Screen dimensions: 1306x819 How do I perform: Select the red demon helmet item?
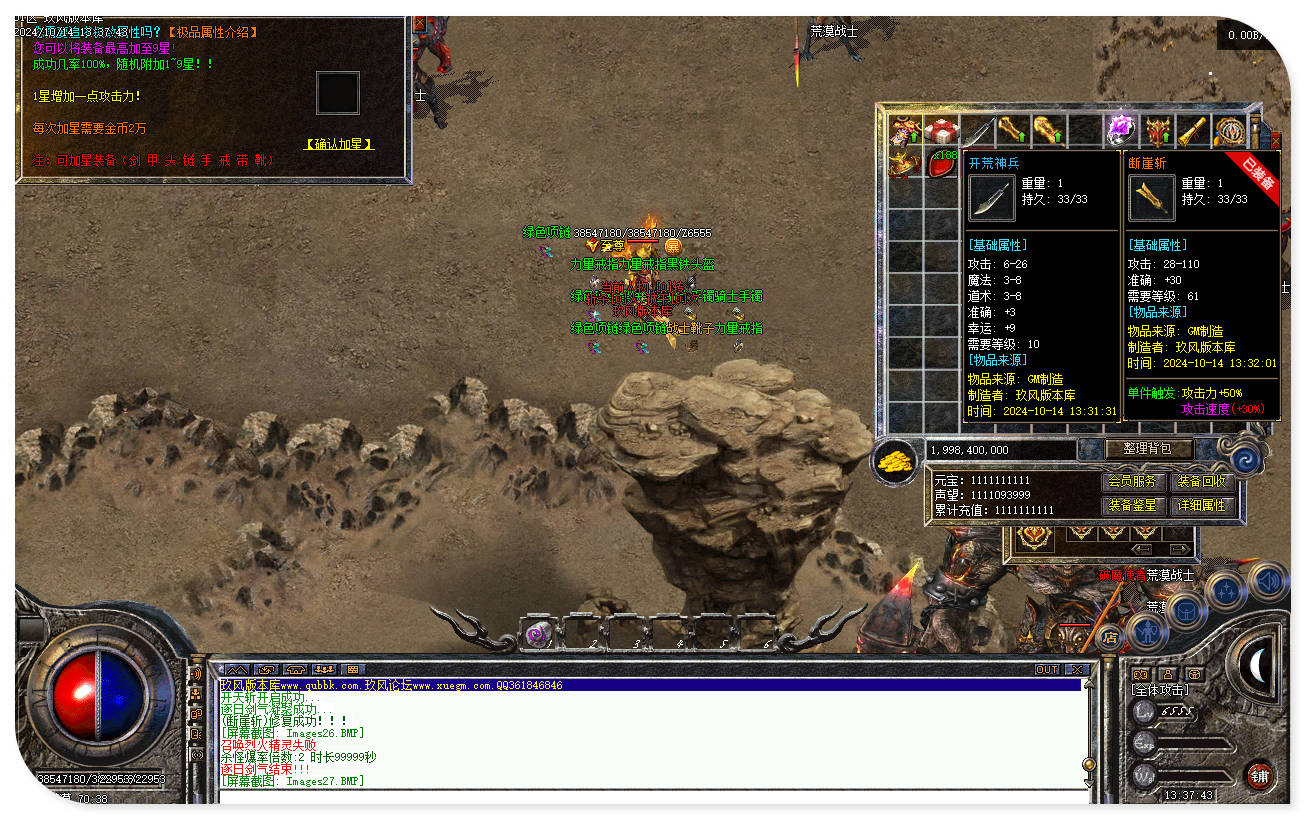[1158, 131]
